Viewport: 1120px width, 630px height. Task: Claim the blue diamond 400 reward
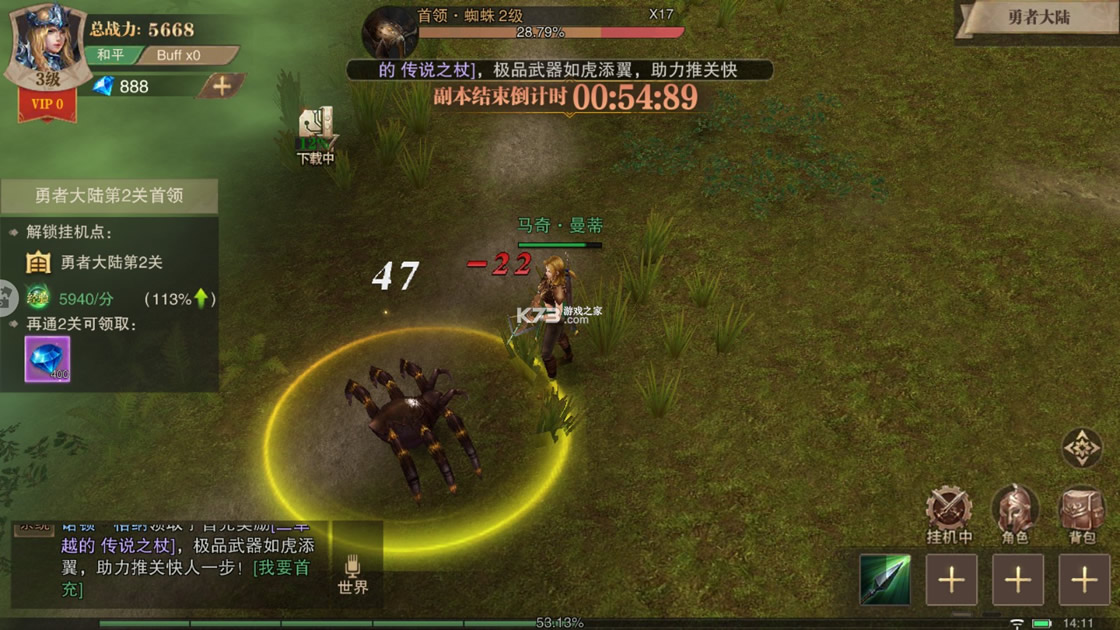[47, 359]
